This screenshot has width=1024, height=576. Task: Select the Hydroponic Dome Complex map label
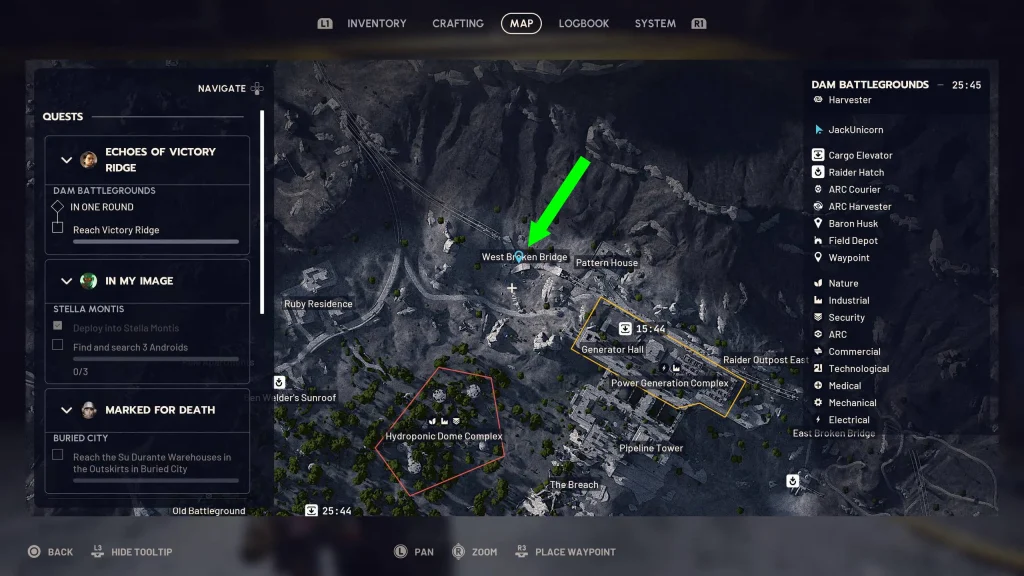[444, 437]
